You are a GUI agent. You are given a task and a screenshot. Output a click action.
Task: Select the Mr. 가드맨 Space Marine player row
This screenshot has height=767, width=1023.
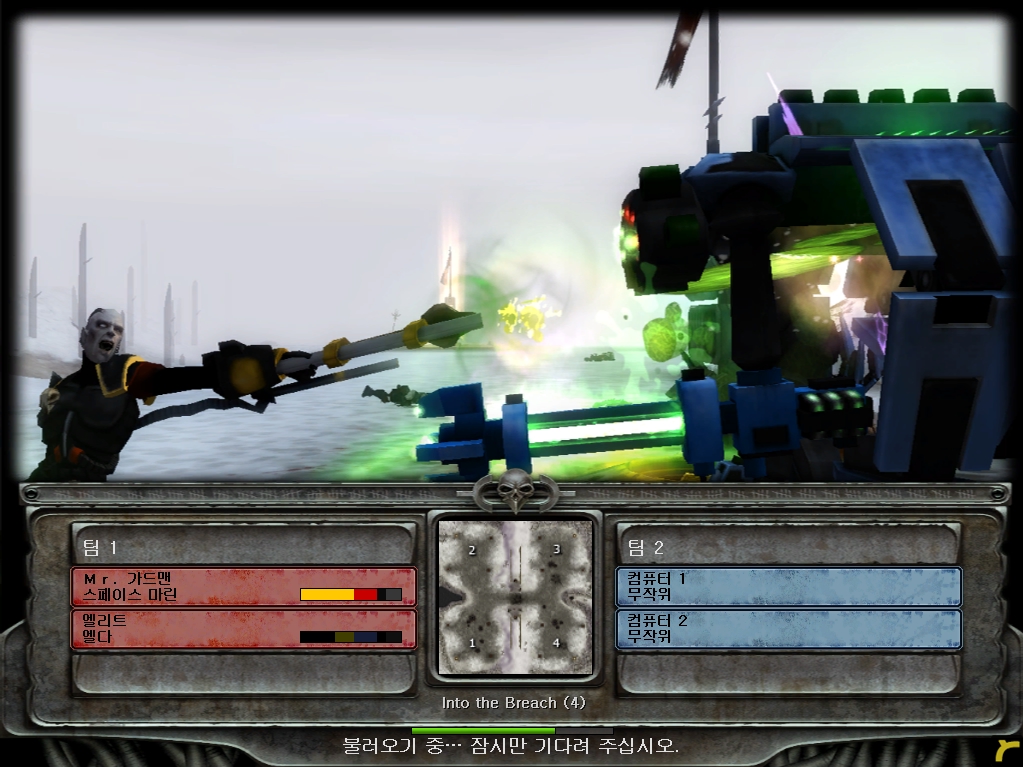coord(243,586)
